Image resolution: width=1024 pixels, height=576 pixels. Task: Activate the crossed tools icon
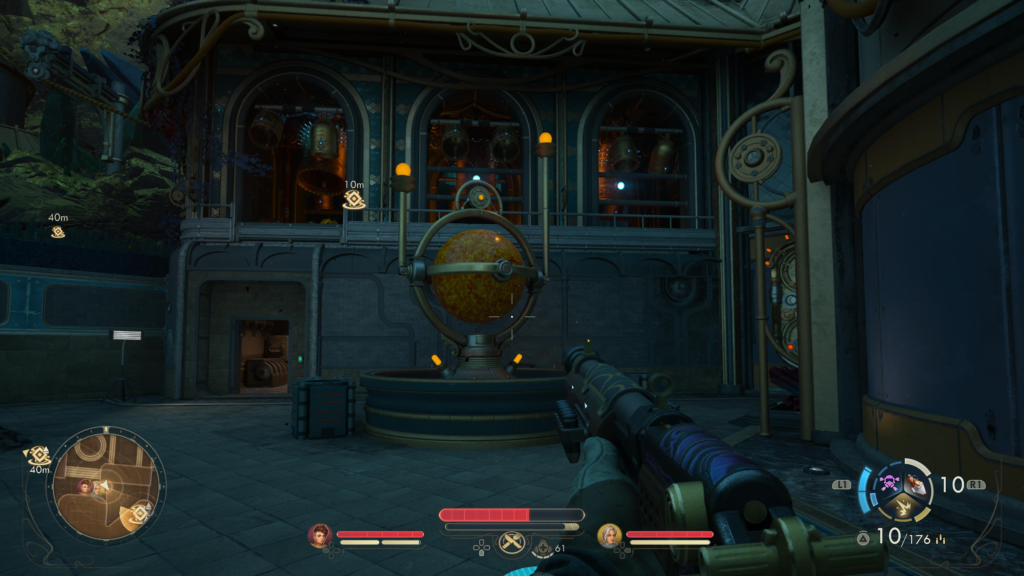[511, 544]
